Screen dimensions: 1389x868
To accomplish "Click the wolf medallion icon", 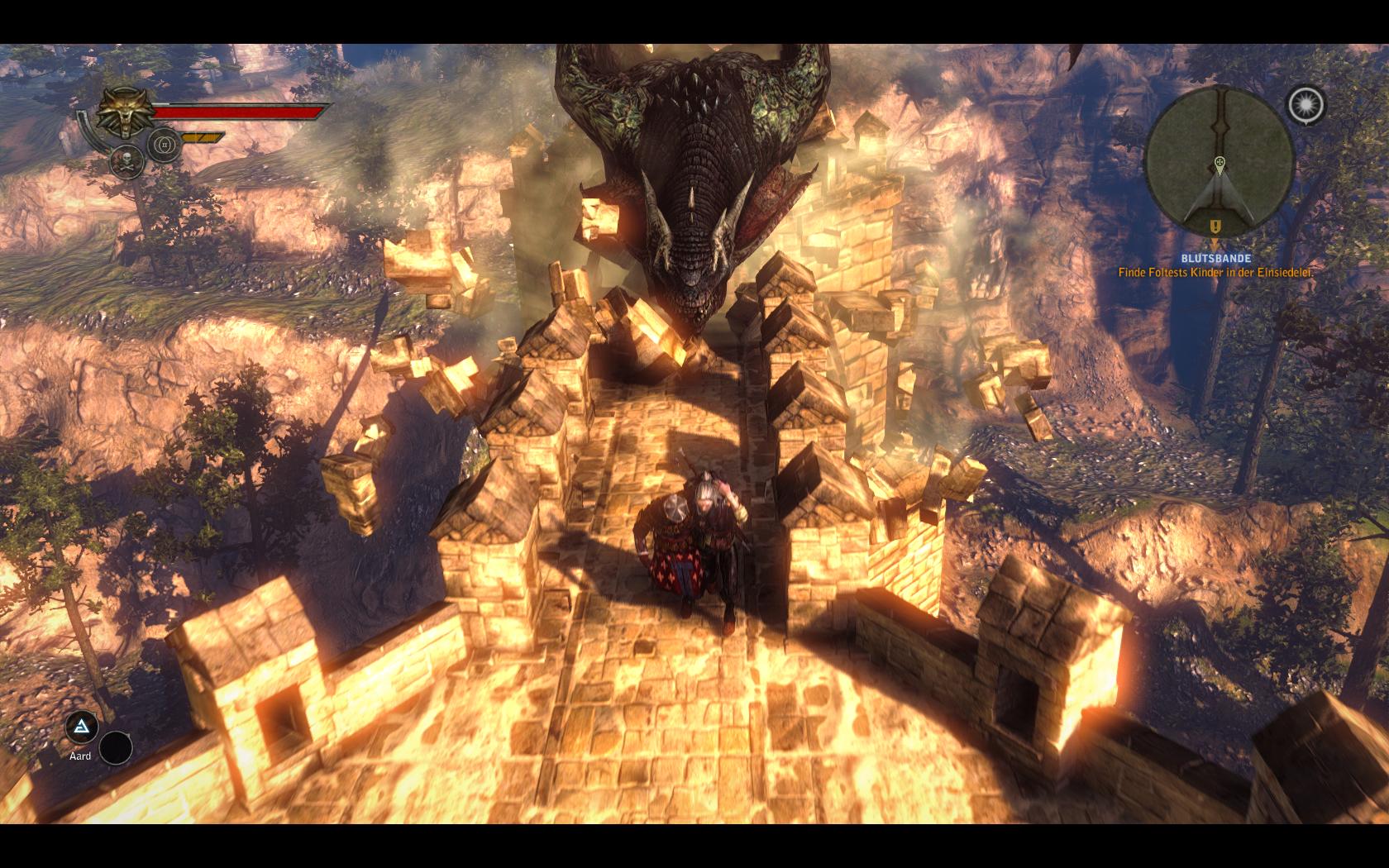I will 125,113.
